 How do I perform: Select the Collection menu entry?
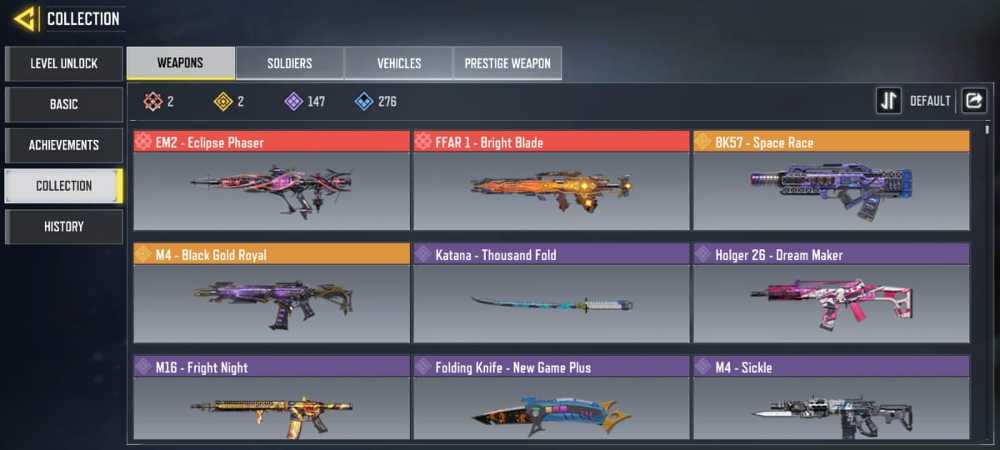click(x=64, y=186)
